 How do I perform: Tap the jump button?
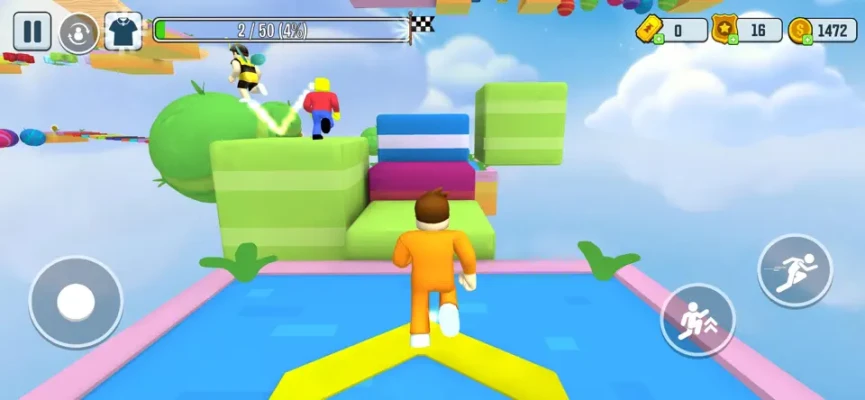click(x=698, y=320)
